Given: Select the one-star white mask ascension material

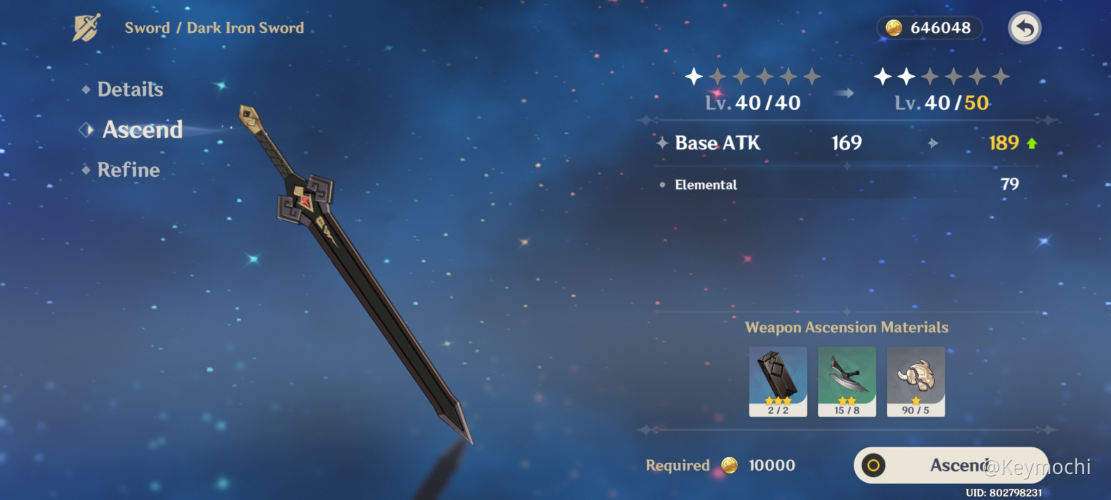Looking at the screenshot, I should 915,381.
